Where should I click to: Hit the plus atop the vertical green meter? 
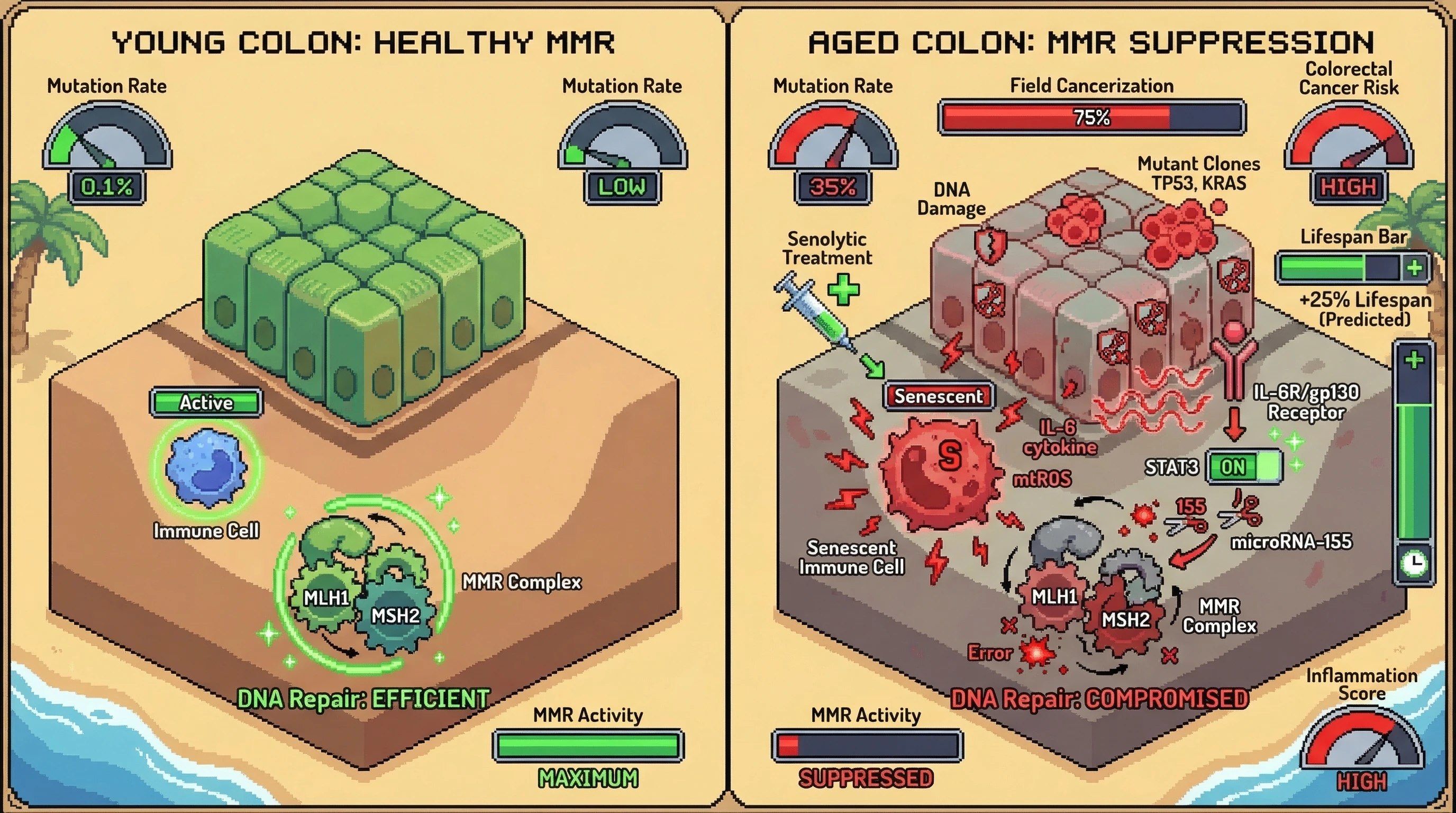pos(1414,359)
